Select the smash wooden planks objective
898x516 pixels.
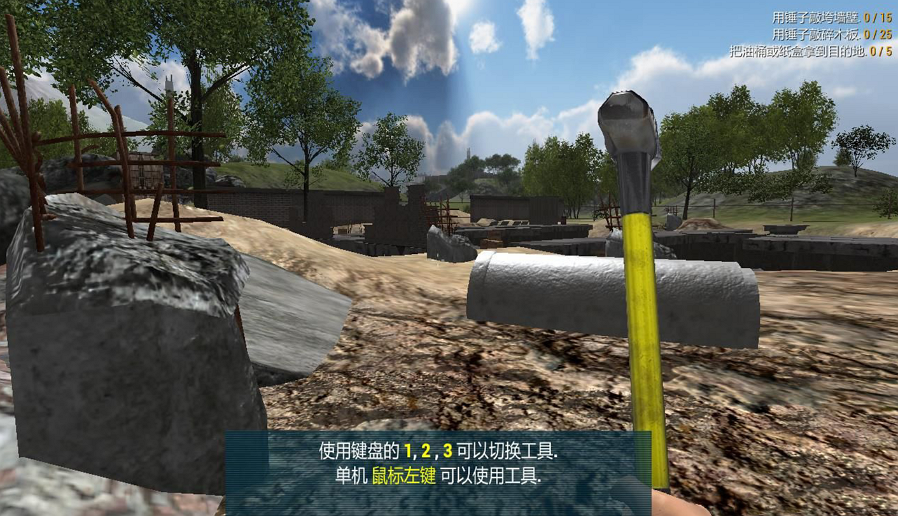point(831,34)
